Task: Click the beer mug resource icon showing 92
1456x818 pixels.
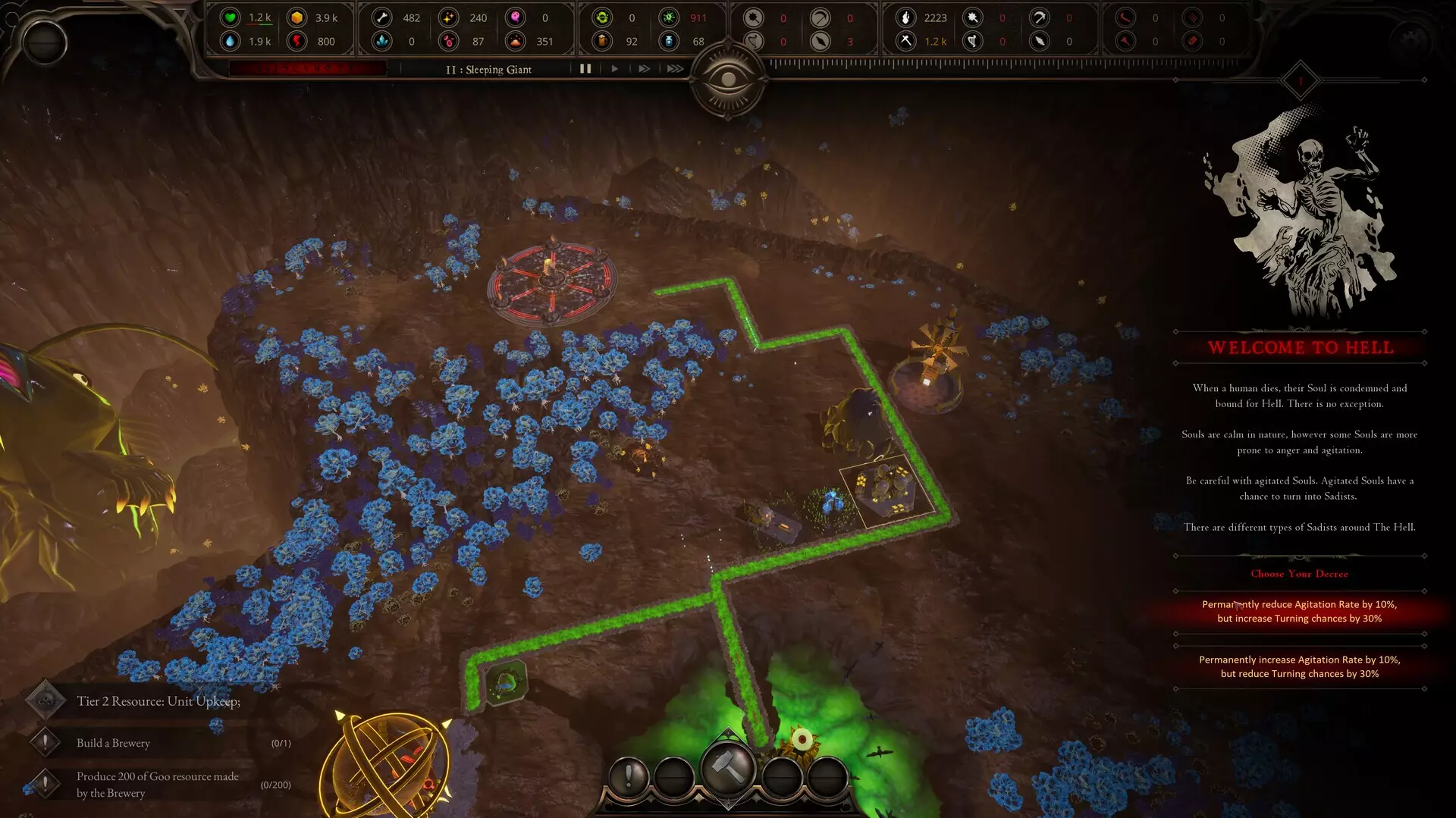Action: tap(601, 42)
